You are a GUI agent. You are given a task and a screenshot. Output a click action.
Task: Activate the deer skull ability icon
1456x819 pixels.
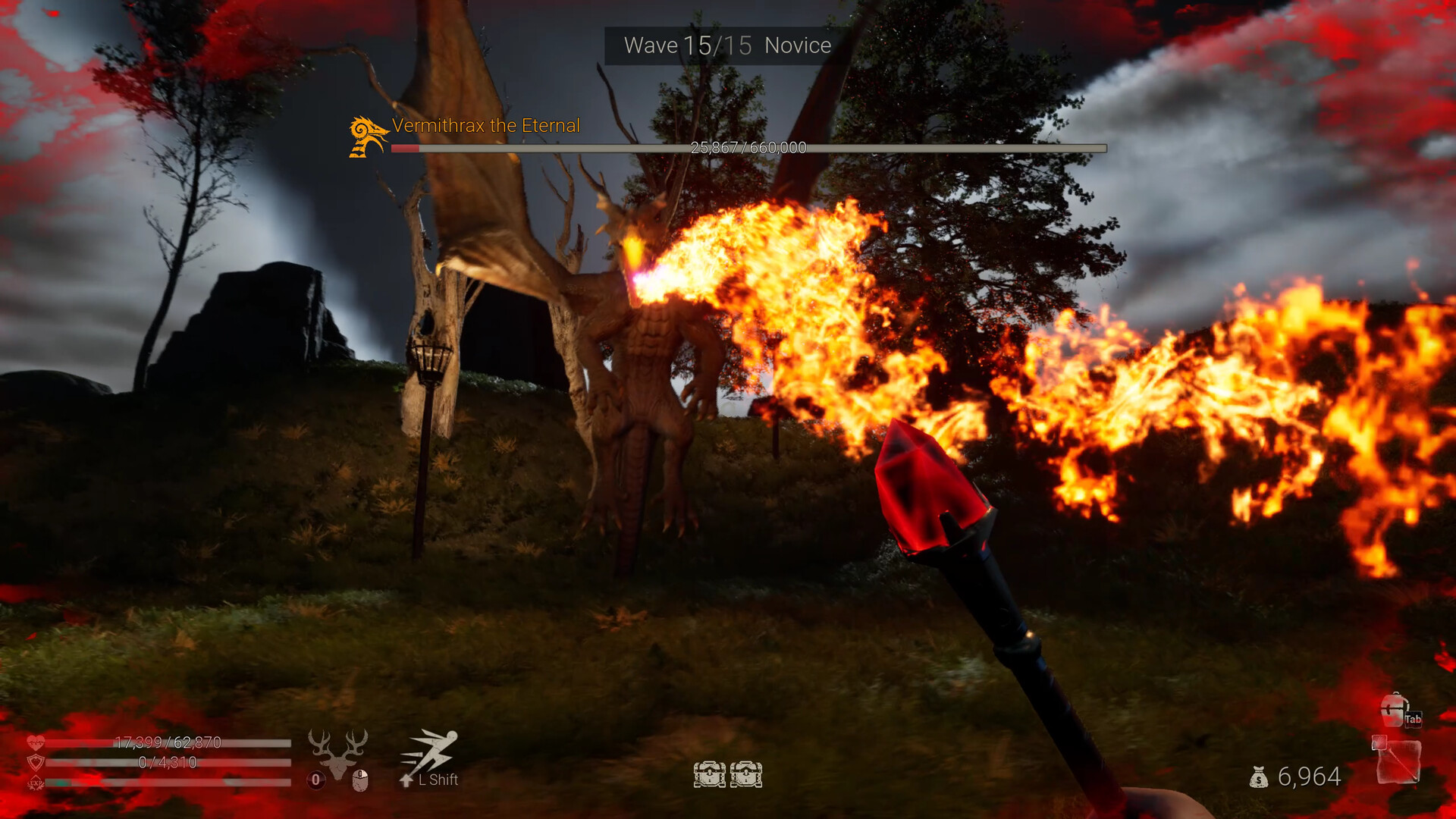click(x=337, y=752)
